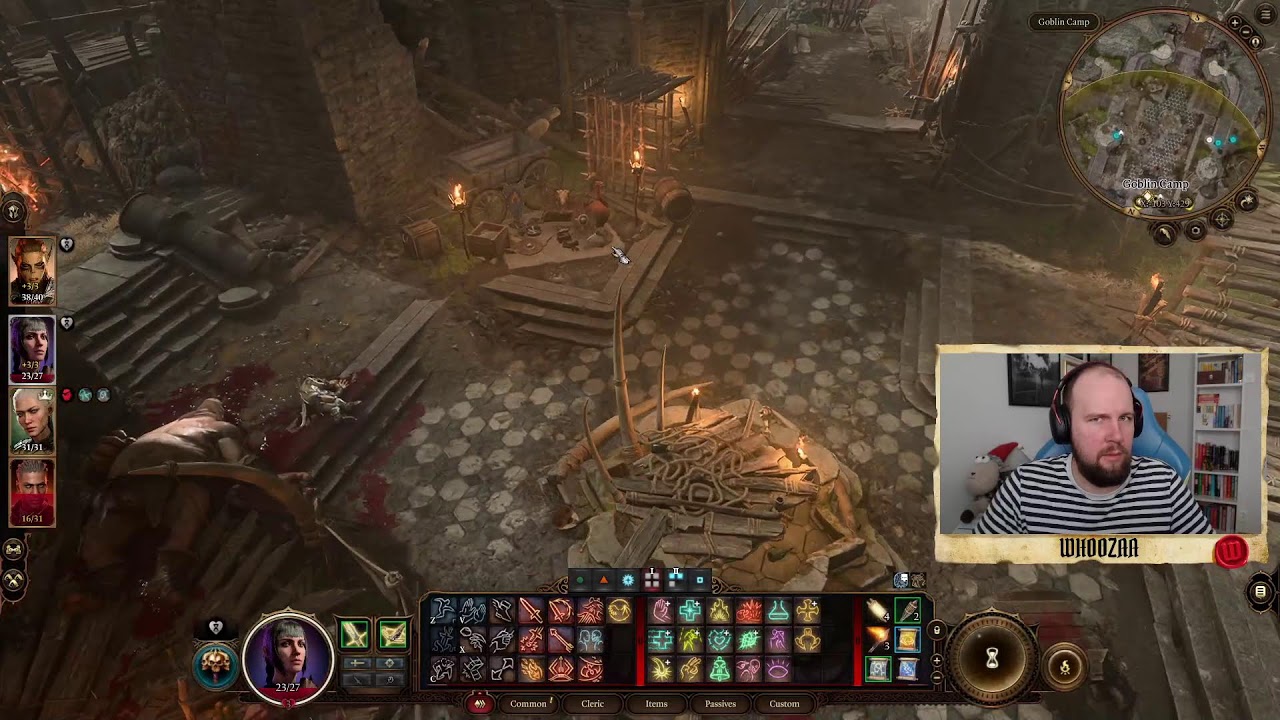Switch to the Items hotbar tab
Image resolution: width=1280 pixels, height=720 pixels.
click(657, 703)
